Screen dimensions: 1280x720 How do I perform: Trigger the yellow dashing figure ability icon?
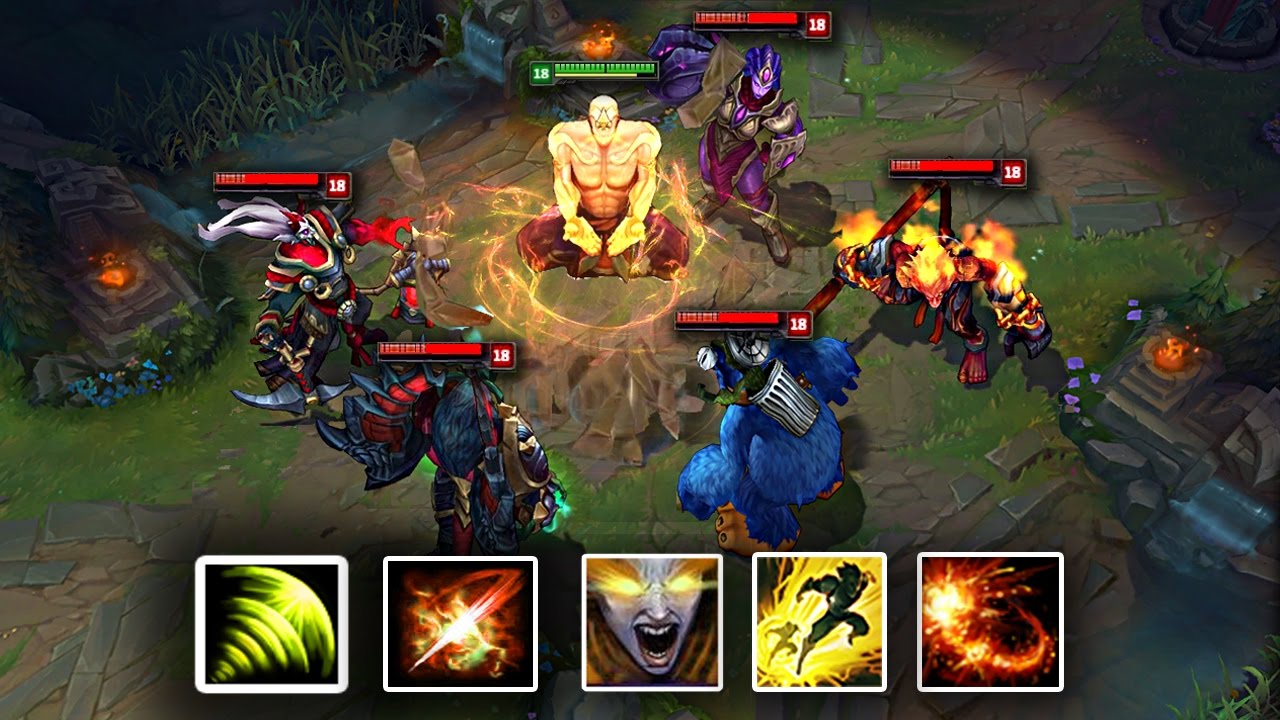[x=819, y=622]
